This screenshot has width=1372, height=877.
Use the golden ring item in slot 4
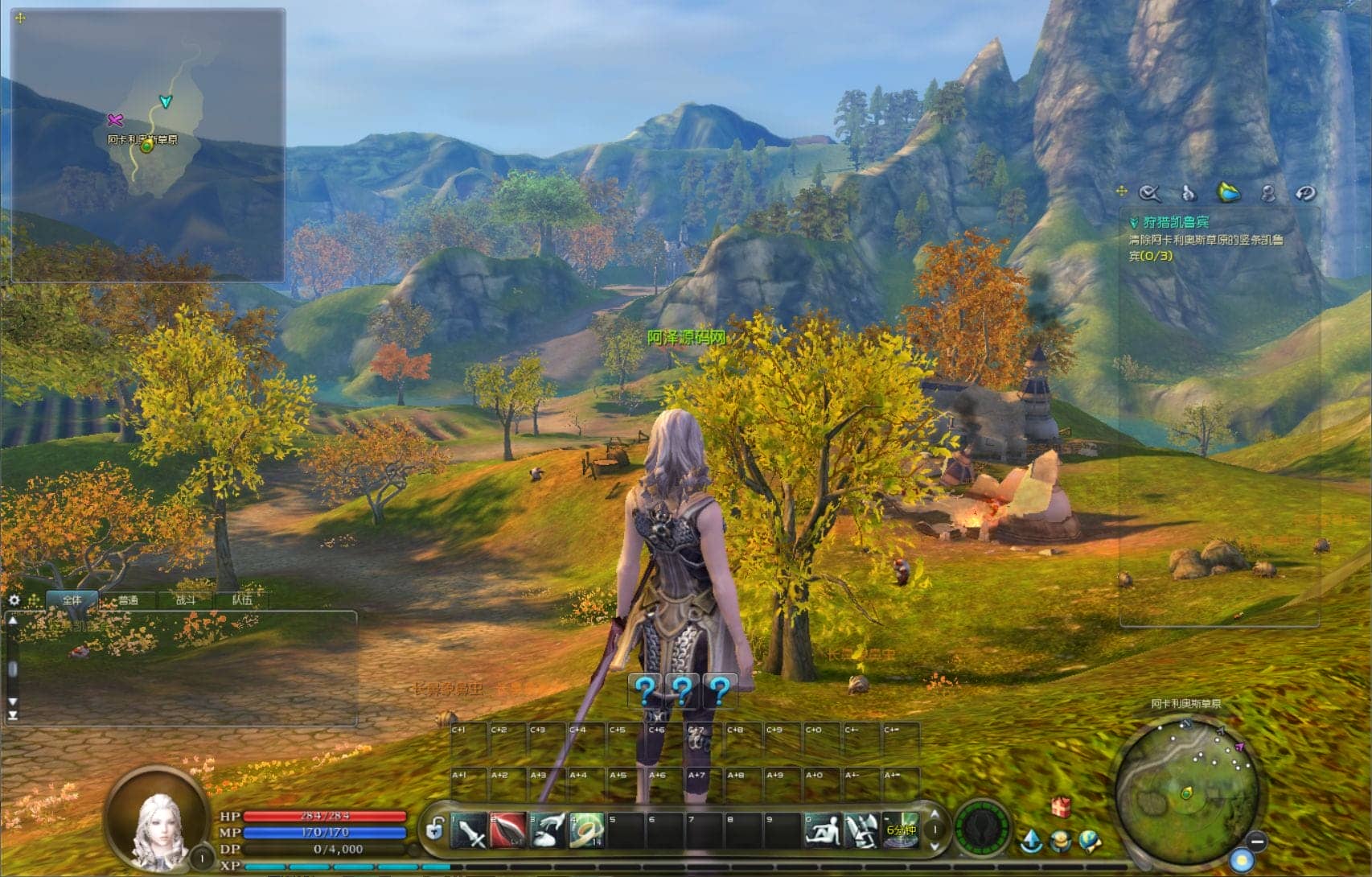[x=587, y=831]
